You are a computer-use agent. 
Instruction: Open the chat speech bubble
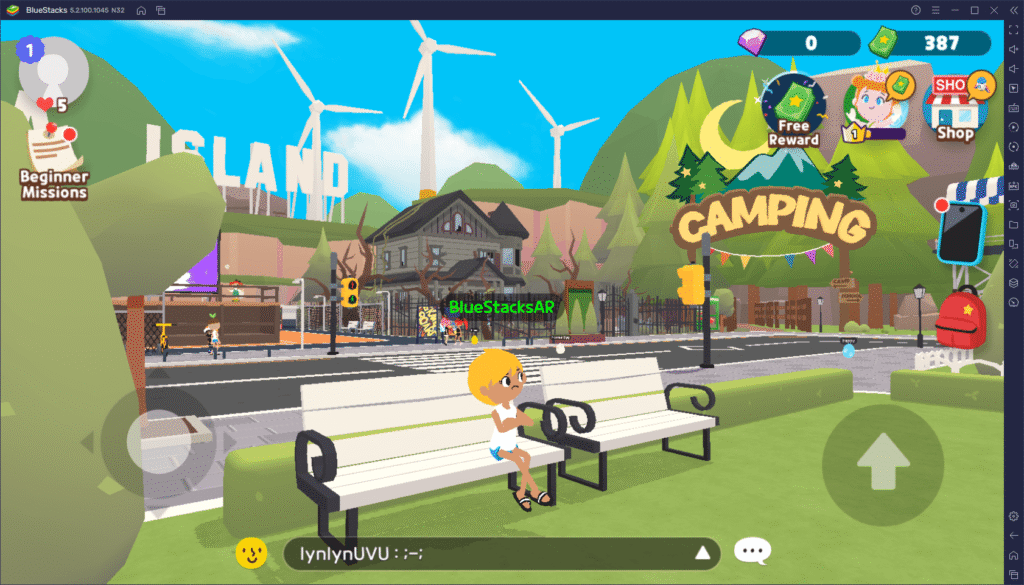[x=752, y=552]
